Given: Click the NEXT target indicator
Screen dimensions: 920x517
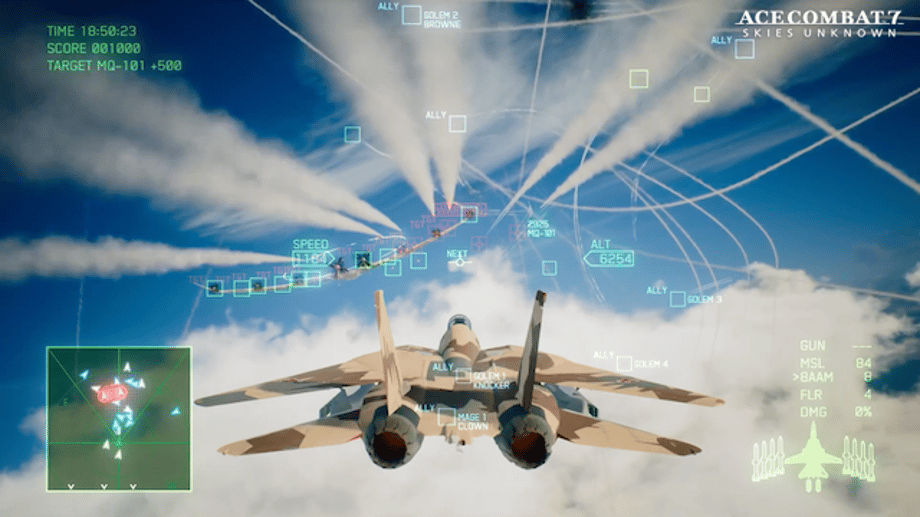Looking at the screenshot, I should 458,262.
